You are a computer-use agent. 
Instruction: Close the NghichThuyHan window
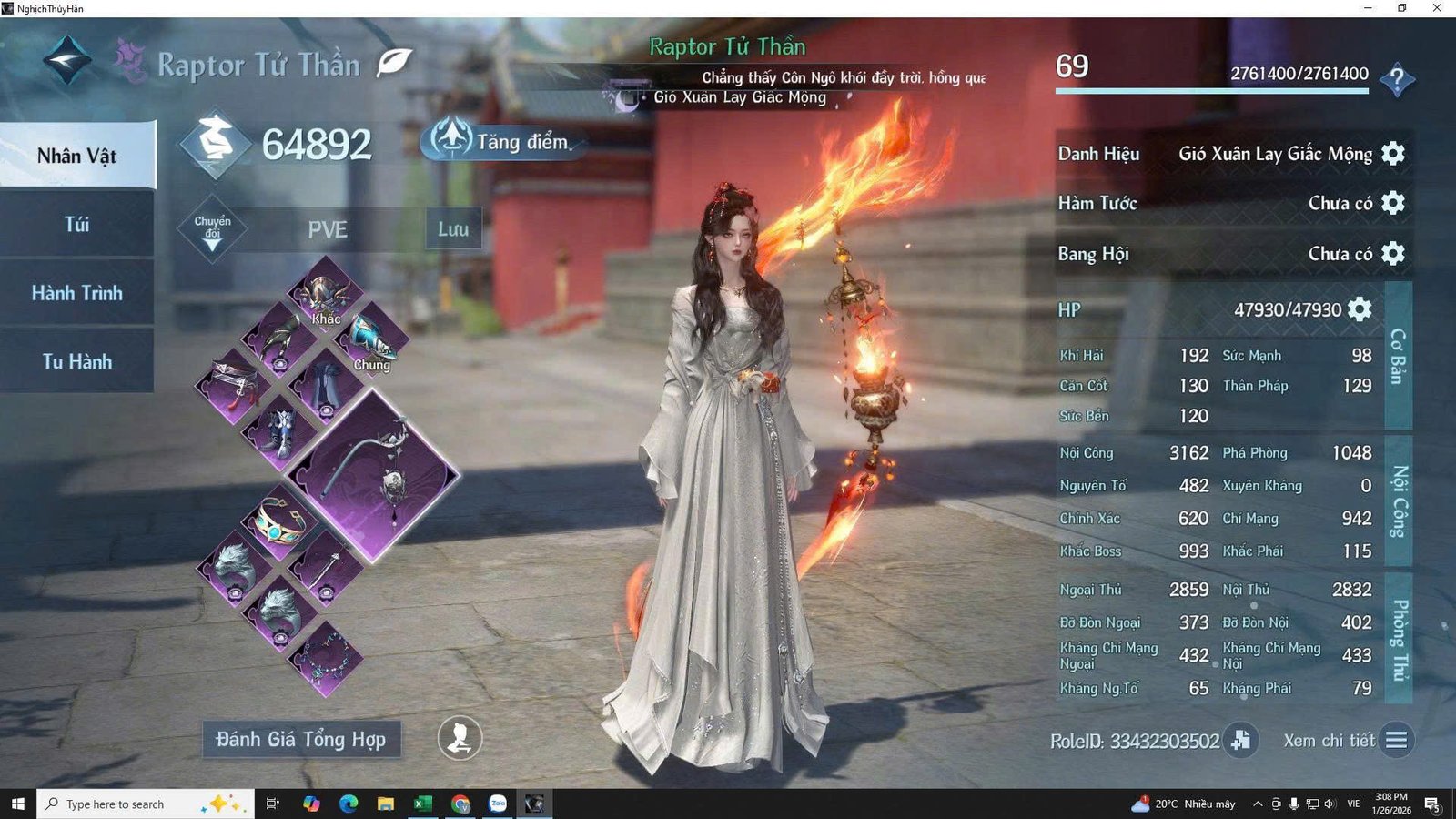[1437, 8]
